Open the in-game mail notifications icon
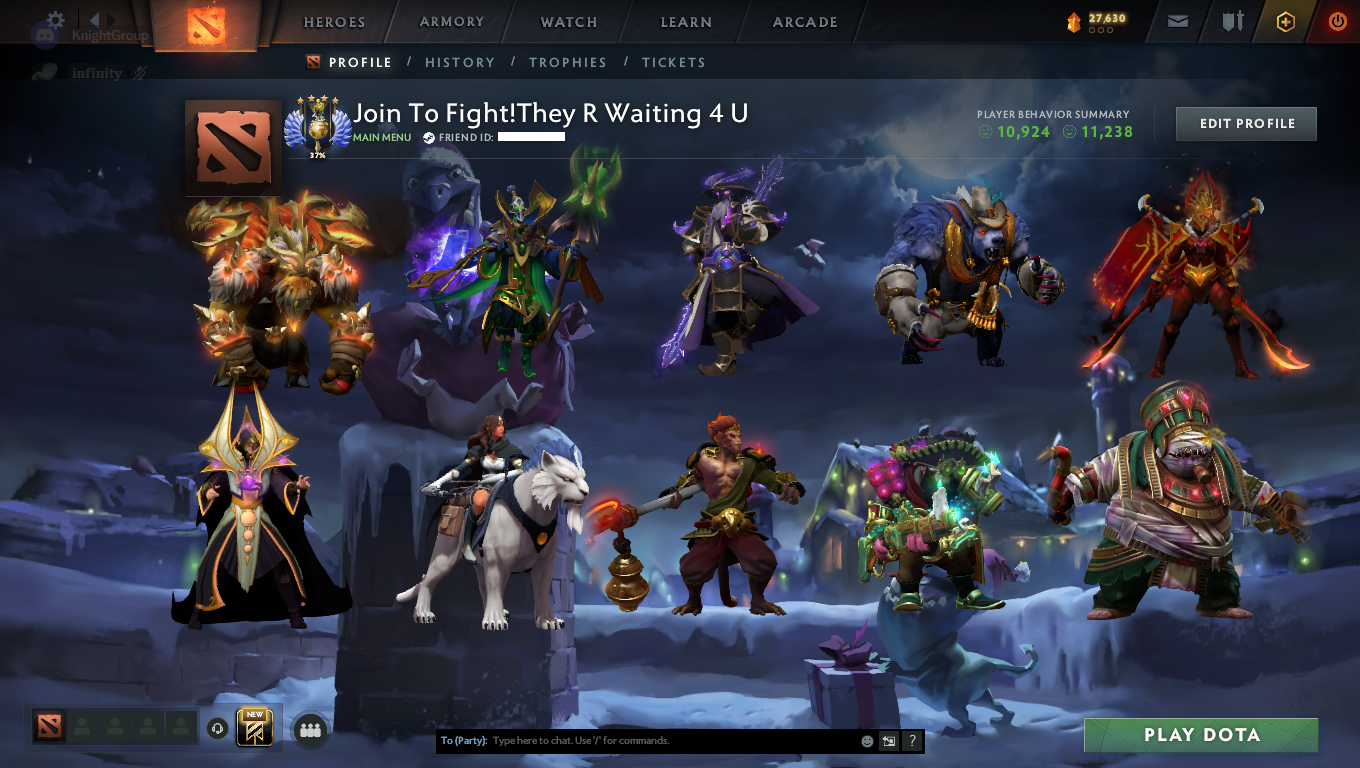 pos(1177,21)
